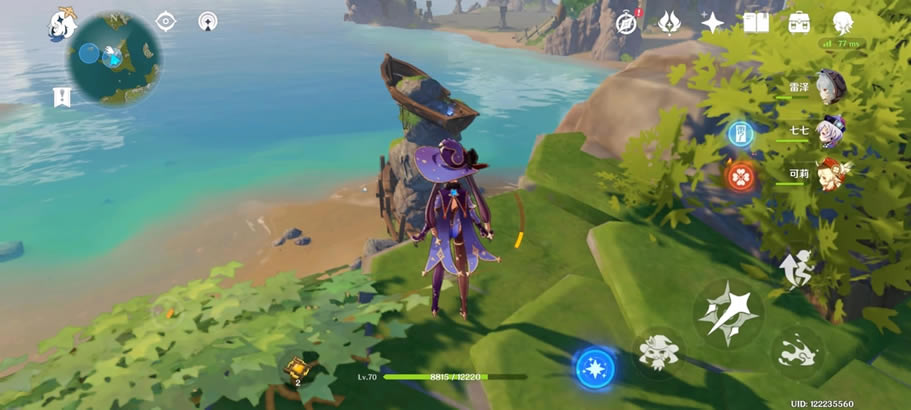Viewport: 911px width, 410px height.
Task: Tap the sprint dash button
Action: click(797, 353)
